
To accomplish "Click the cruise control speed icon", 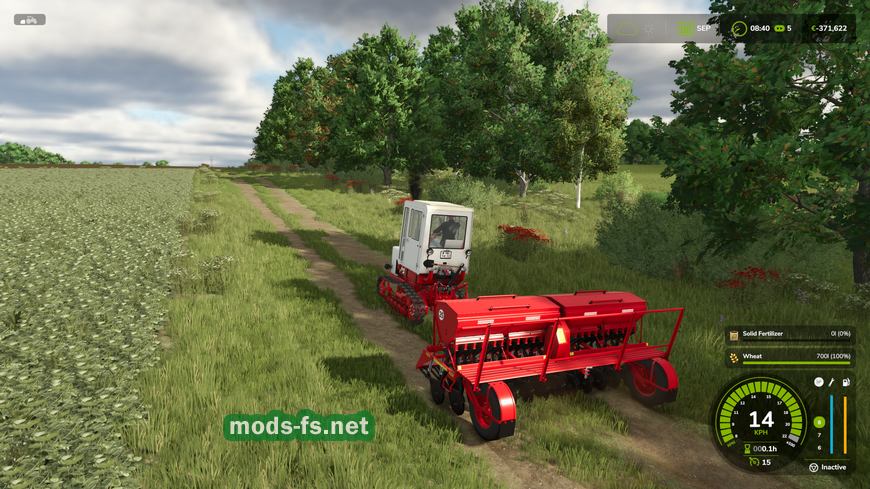I will tap(751, 462).
